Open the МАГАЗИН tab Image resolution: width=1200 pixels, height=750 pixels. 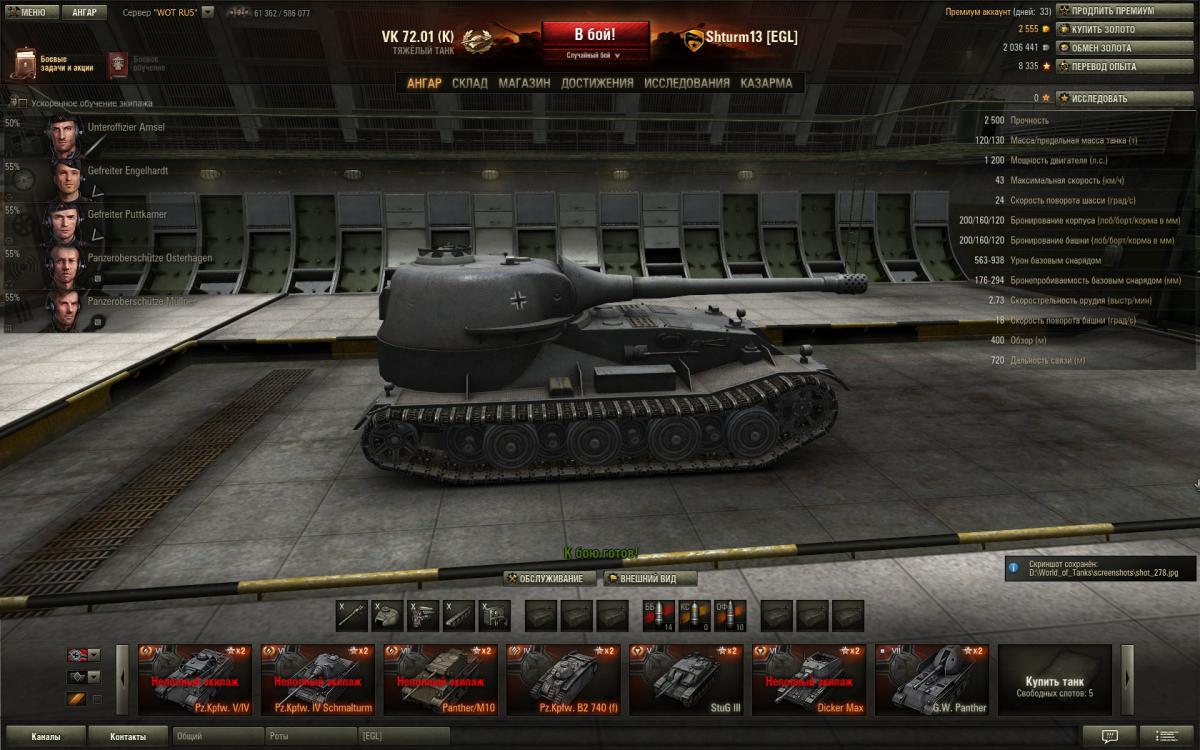click(524, 83)
